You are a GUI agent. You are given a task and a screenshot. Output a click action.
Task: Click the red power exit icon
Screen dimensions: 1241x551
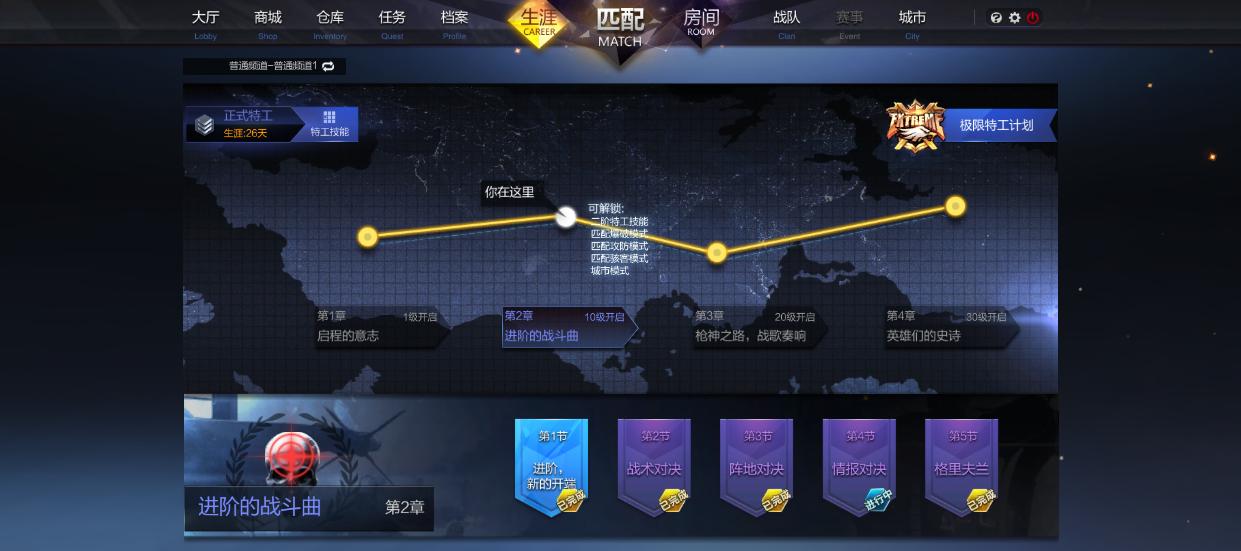[1033, 18]
